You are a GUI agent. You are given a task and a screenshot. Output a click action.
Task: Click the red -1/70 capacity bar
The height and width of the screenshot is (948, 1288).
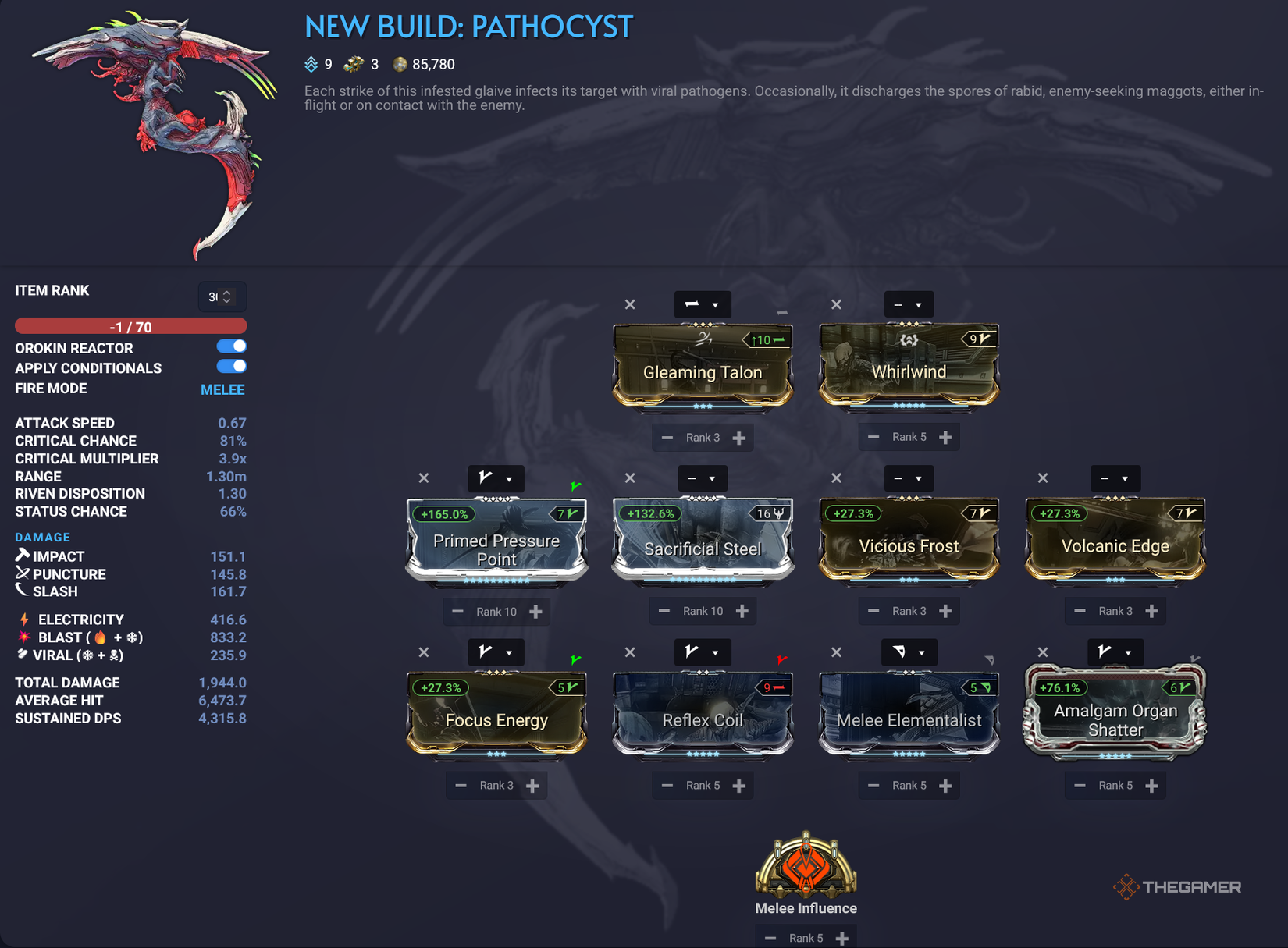click(130, 325)
